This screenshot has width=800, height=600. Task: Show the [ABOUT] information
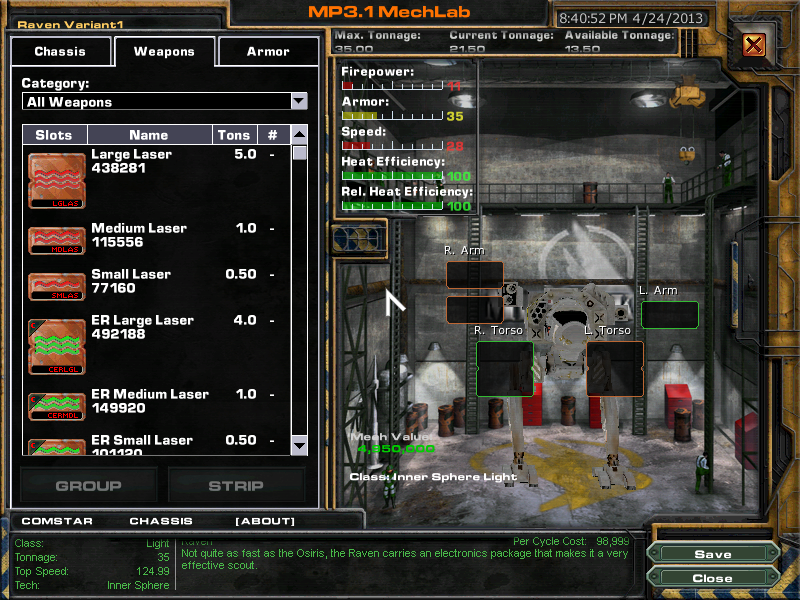tap(265, 521)
